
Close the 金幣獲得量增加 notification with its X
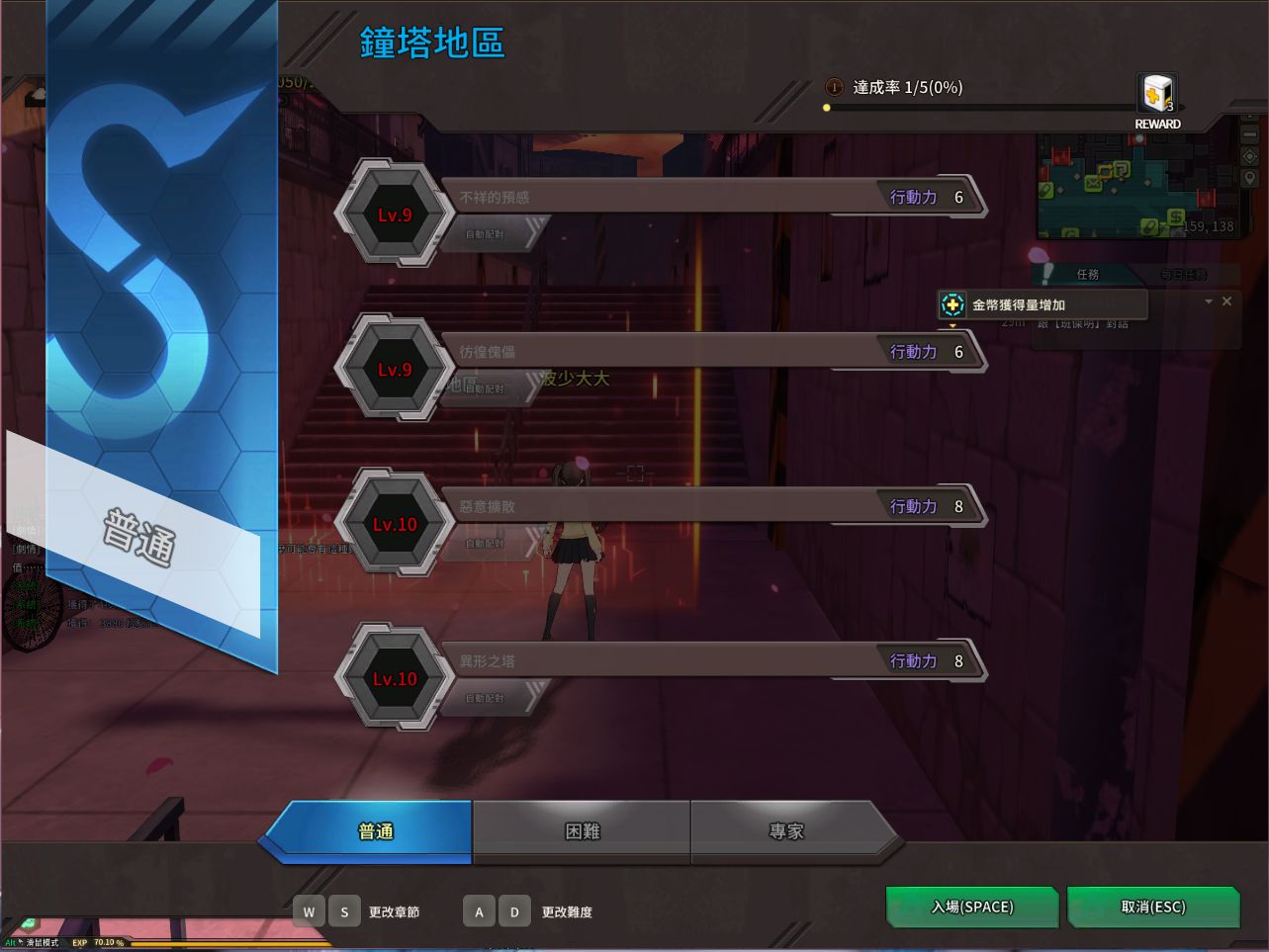[1226, 301]
